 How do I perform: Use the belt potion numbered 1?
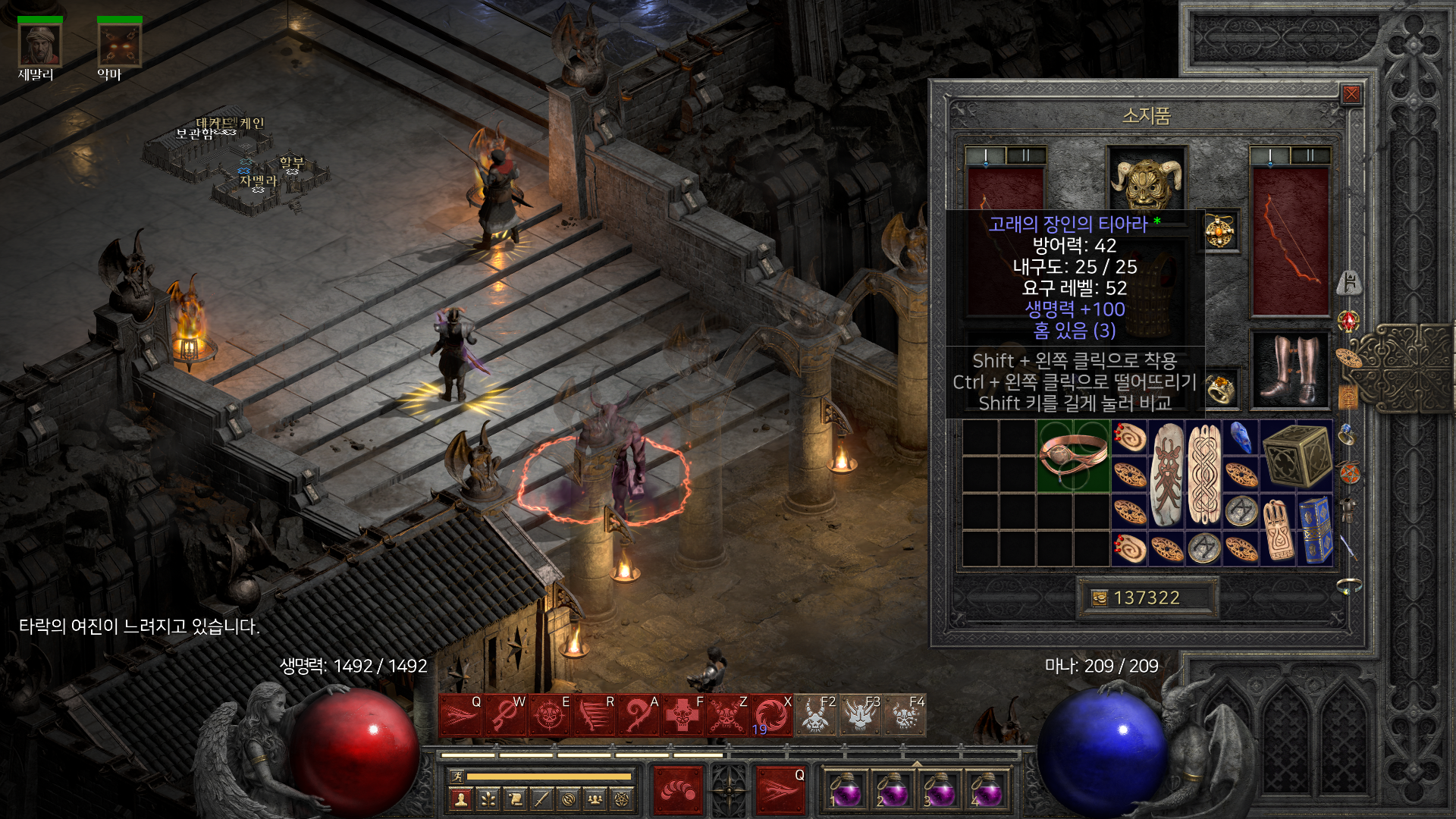pyautogui.click(x=845, y=789)
